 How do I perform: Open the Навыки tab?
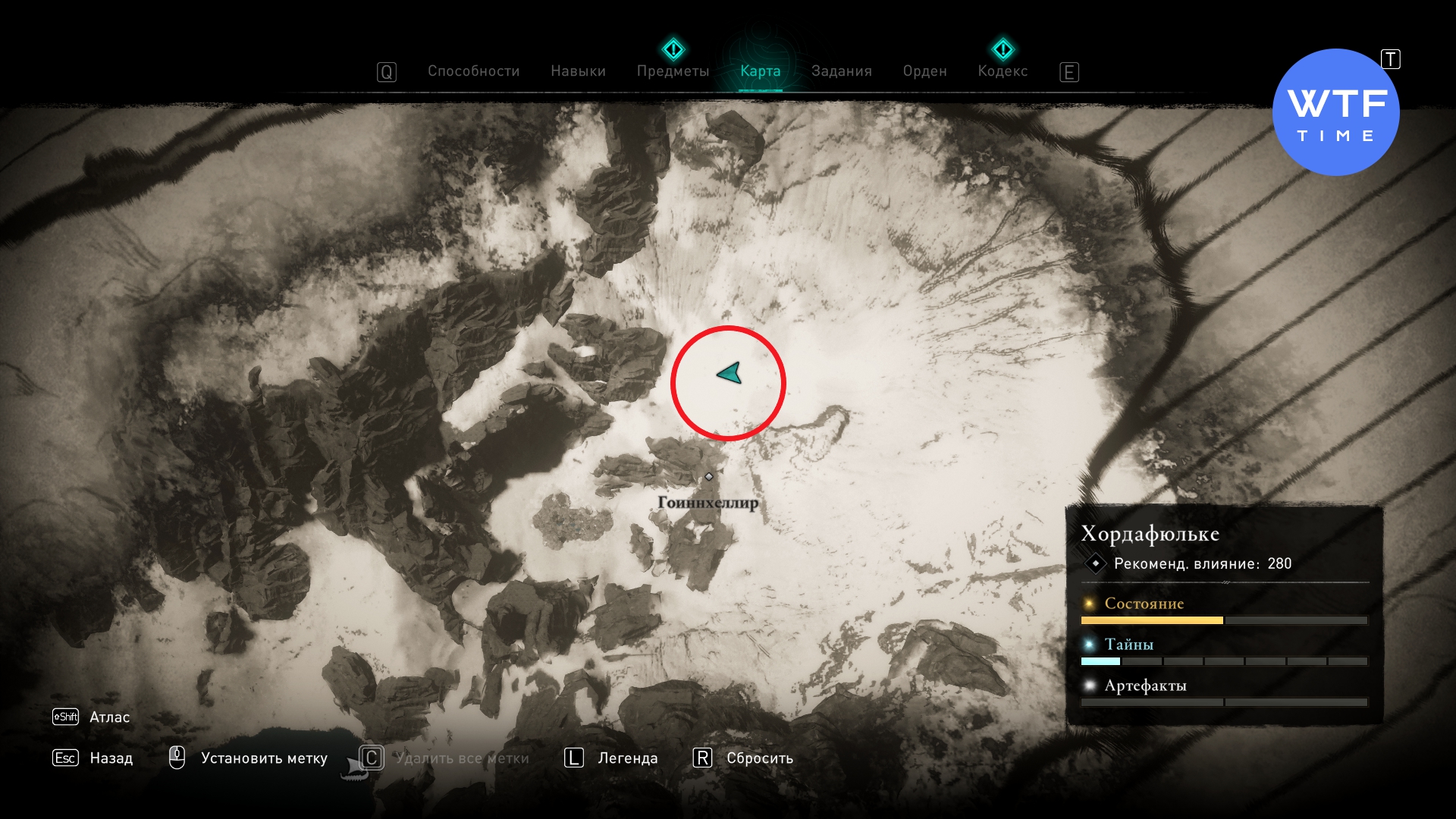click(578, 71)
